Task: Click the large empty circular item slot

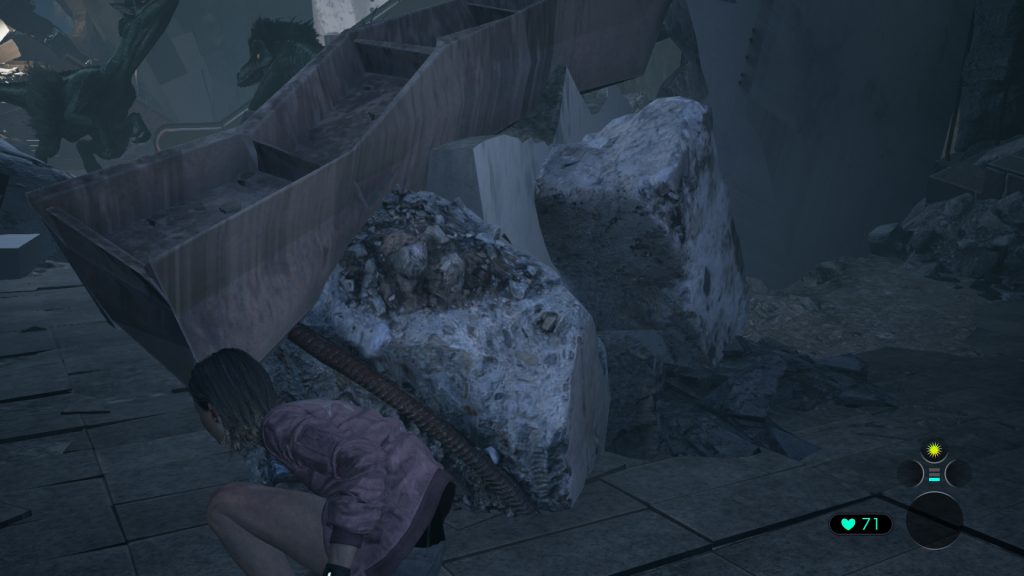Action: 934,520
